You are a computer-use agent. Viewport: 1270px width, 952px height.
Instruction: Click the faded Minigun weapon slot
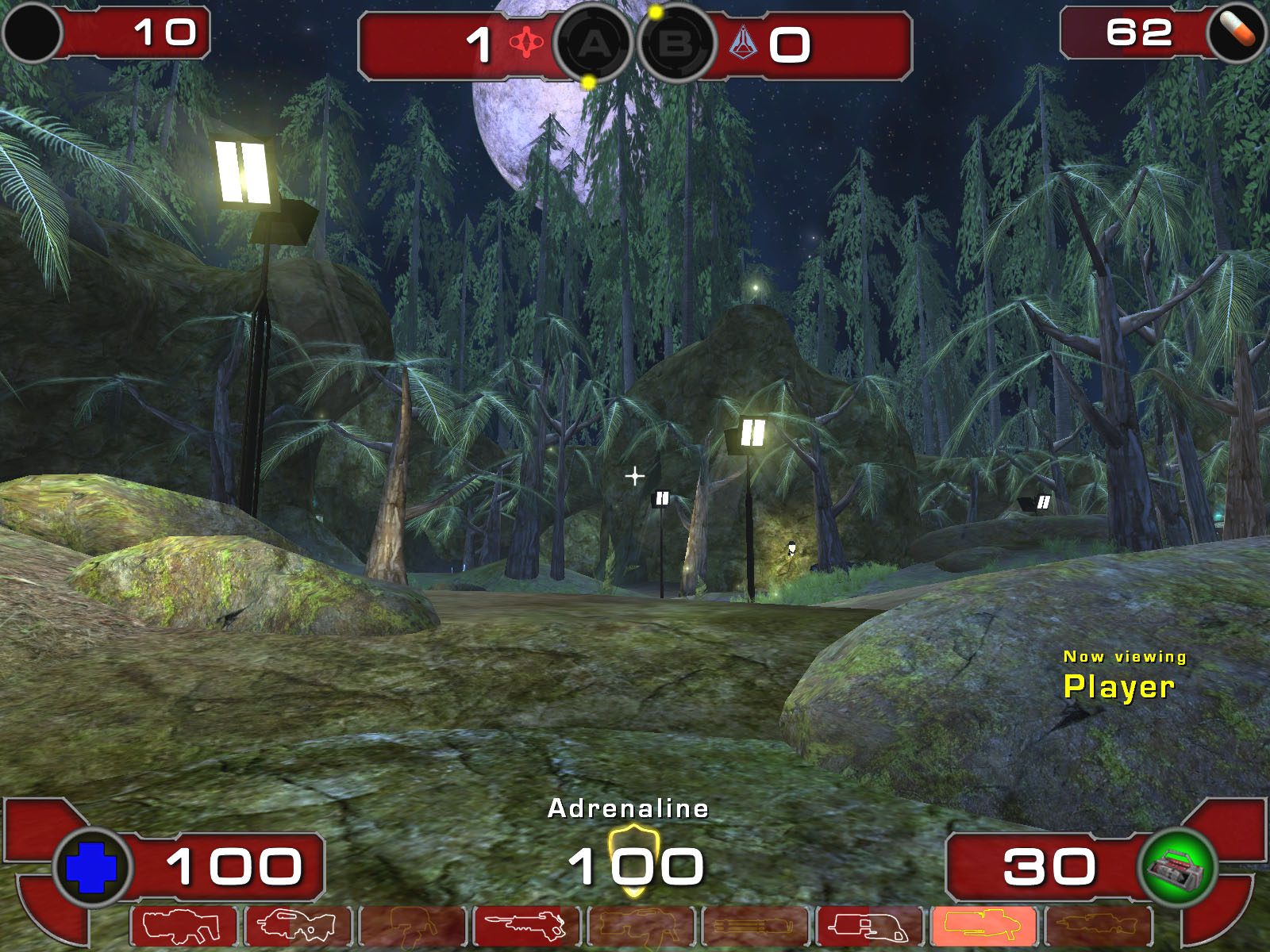point(756,927)
